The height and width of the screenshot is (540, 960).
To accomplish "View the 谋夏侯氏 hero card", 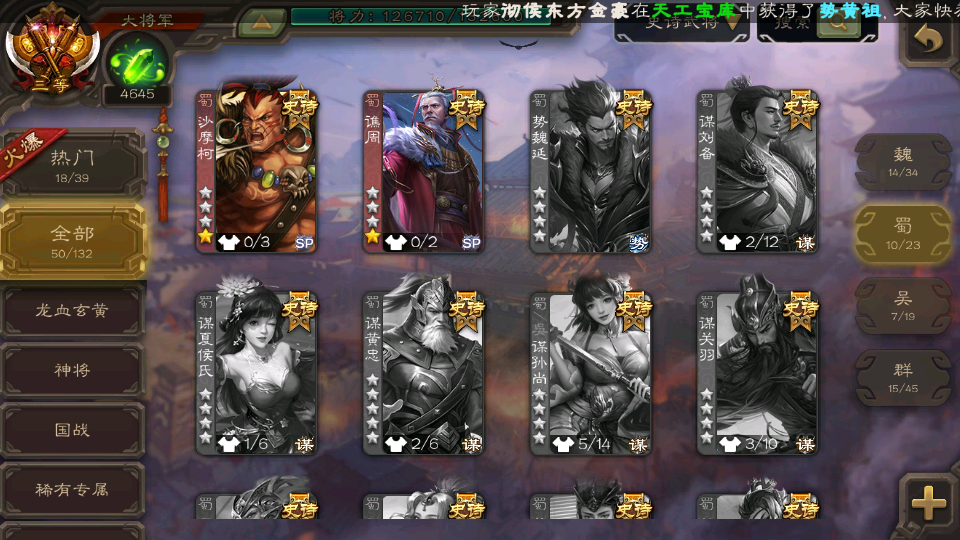I will [257, 372].
